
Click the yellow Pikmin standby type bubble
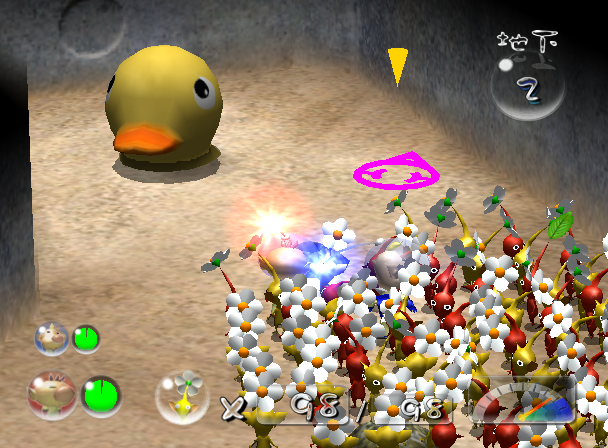[181, 395]
